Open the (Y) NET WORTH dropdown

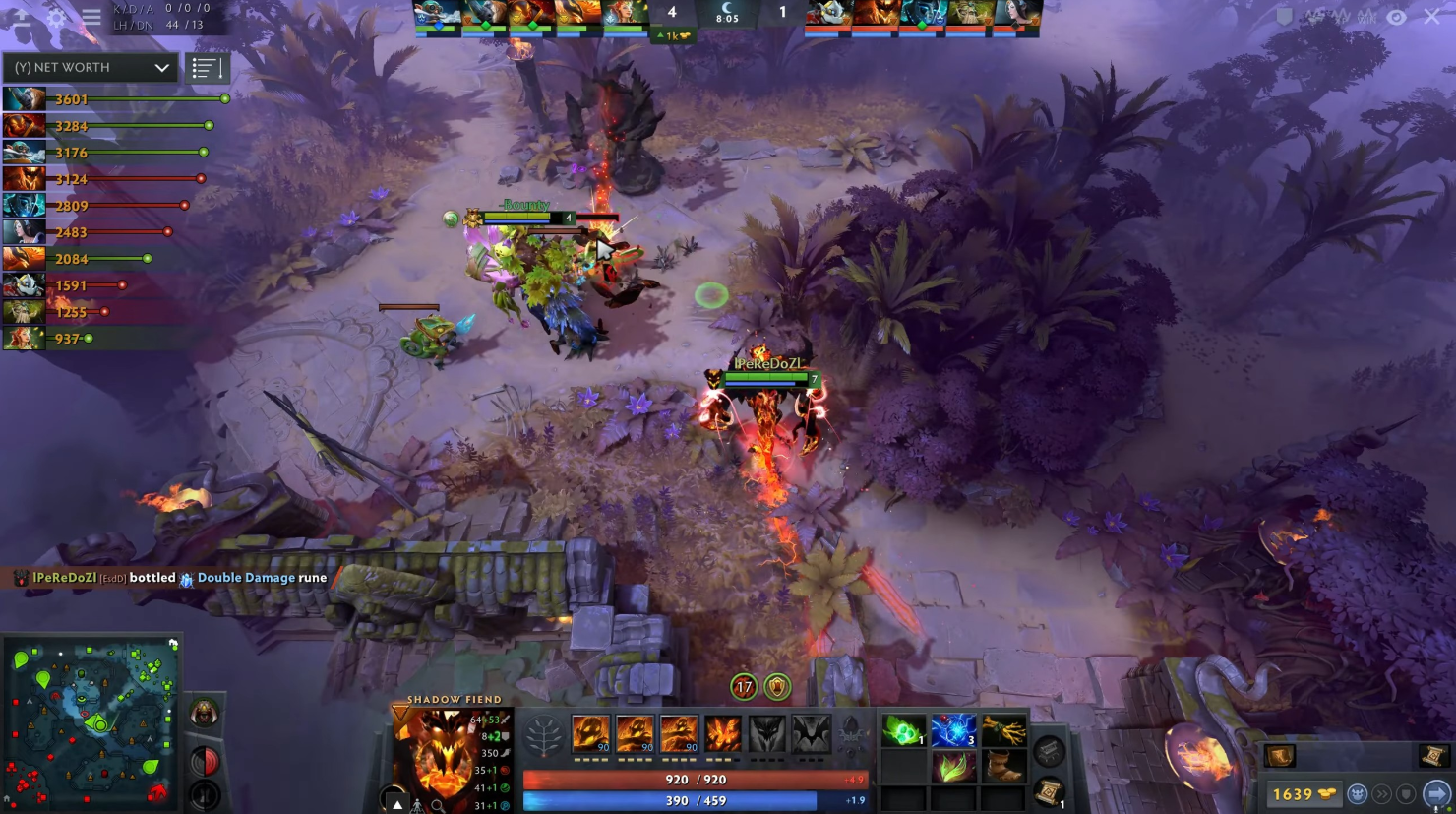pyautogui.click(x=89, y=67)
